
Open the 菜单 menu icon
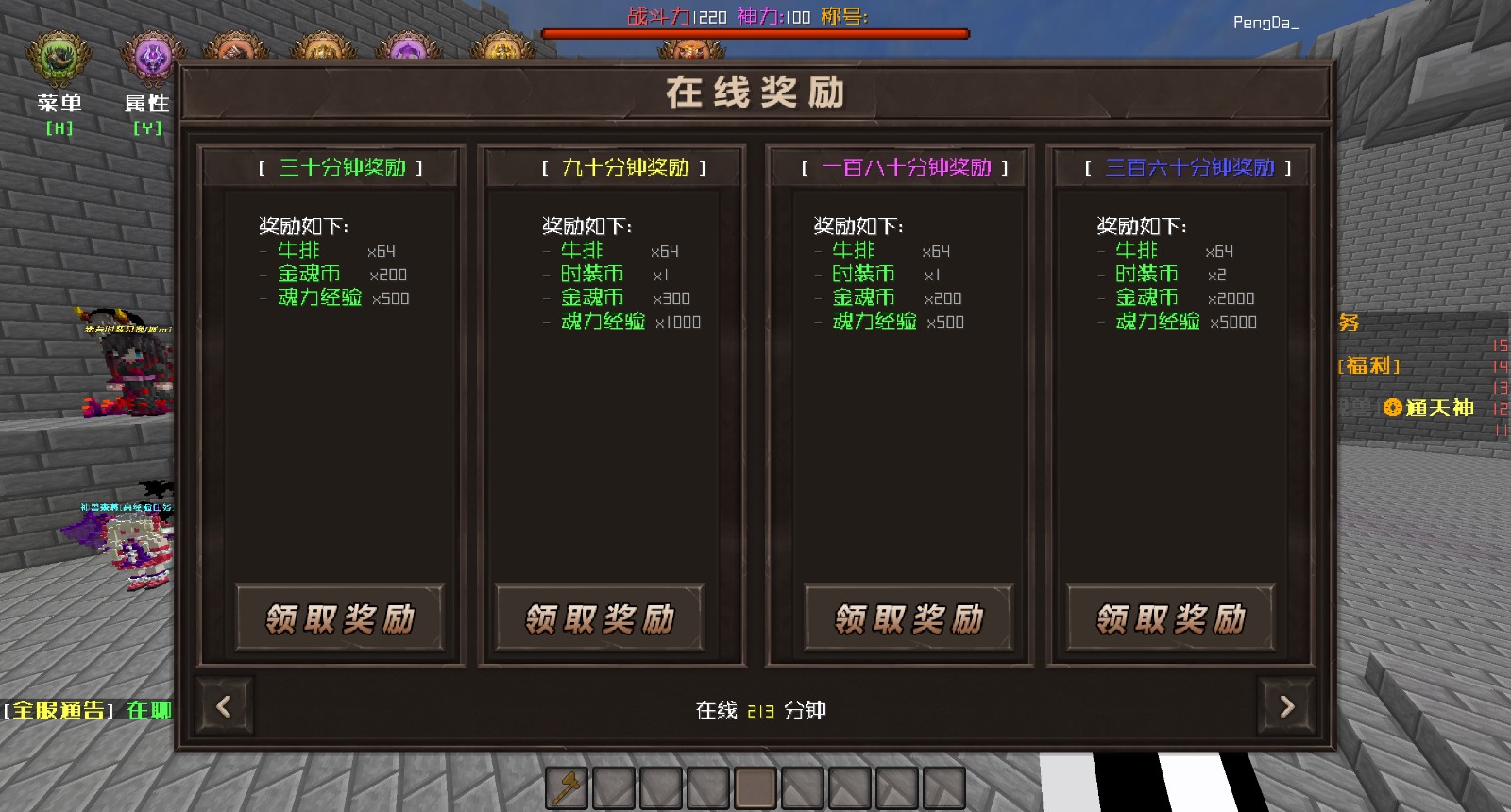[x=59, y=60]
